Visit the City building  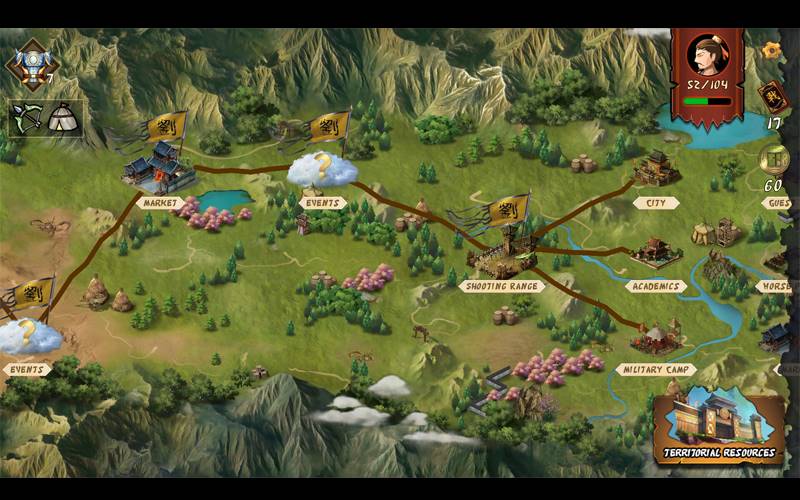655,170
